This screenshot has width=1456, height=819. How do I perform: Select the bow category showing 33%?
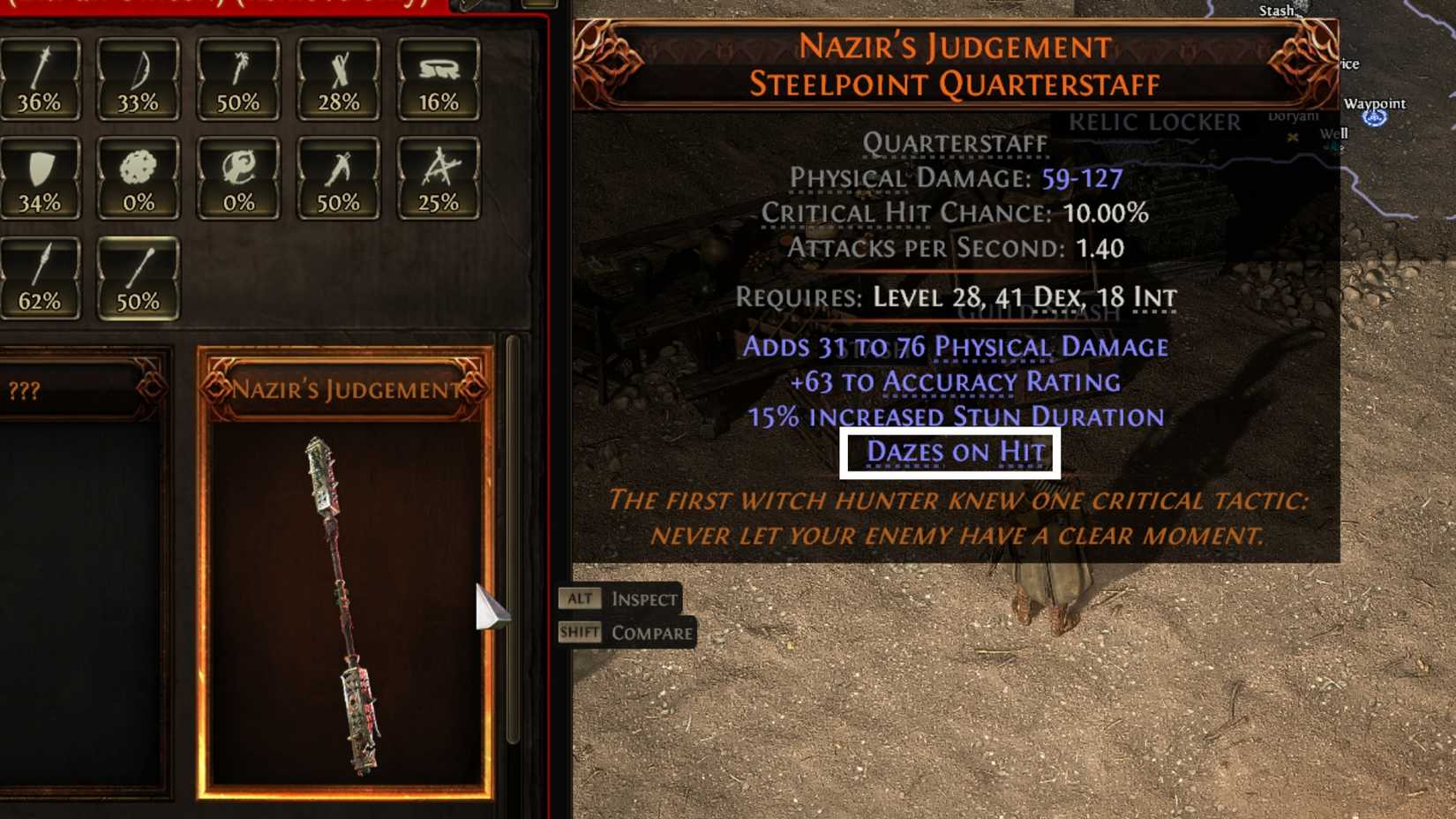[138, 79]
